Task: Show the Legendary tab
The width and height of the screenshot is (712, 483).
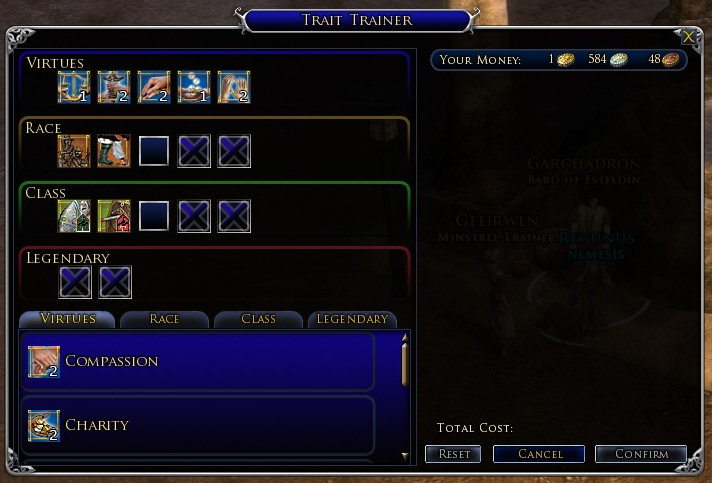Action: (351, 319)
